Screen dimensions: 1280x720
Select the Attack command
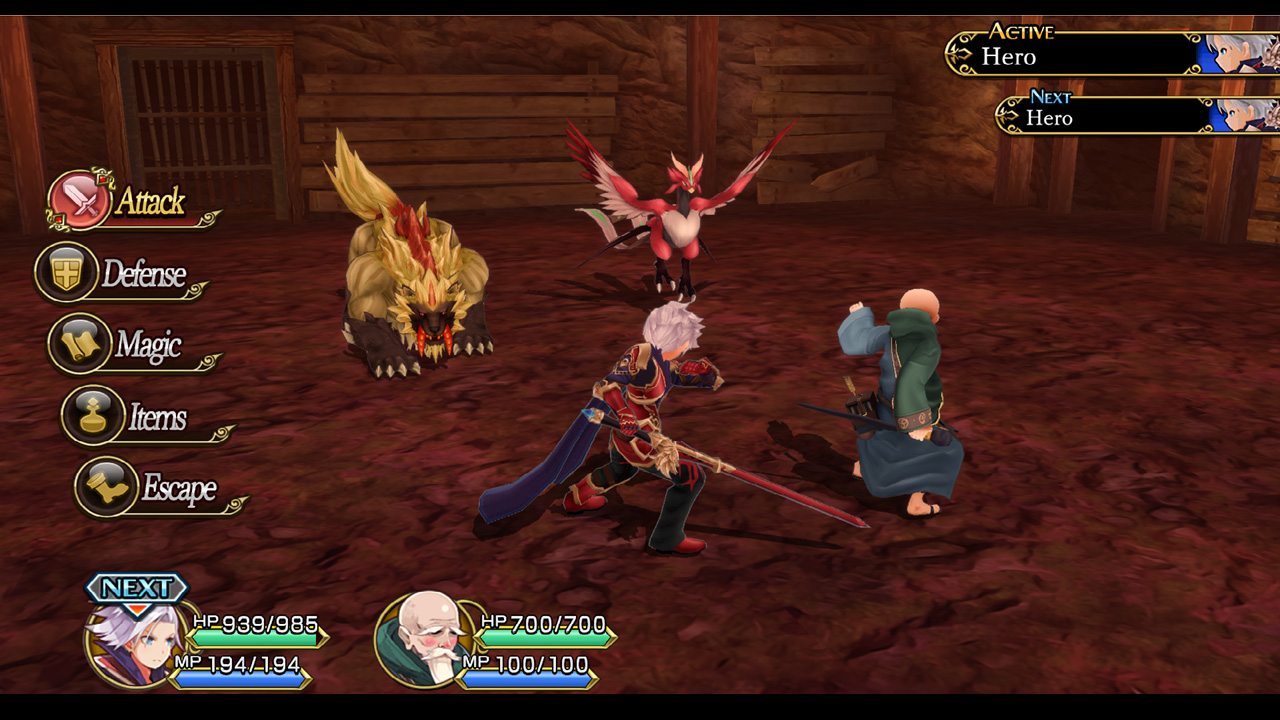148,201
